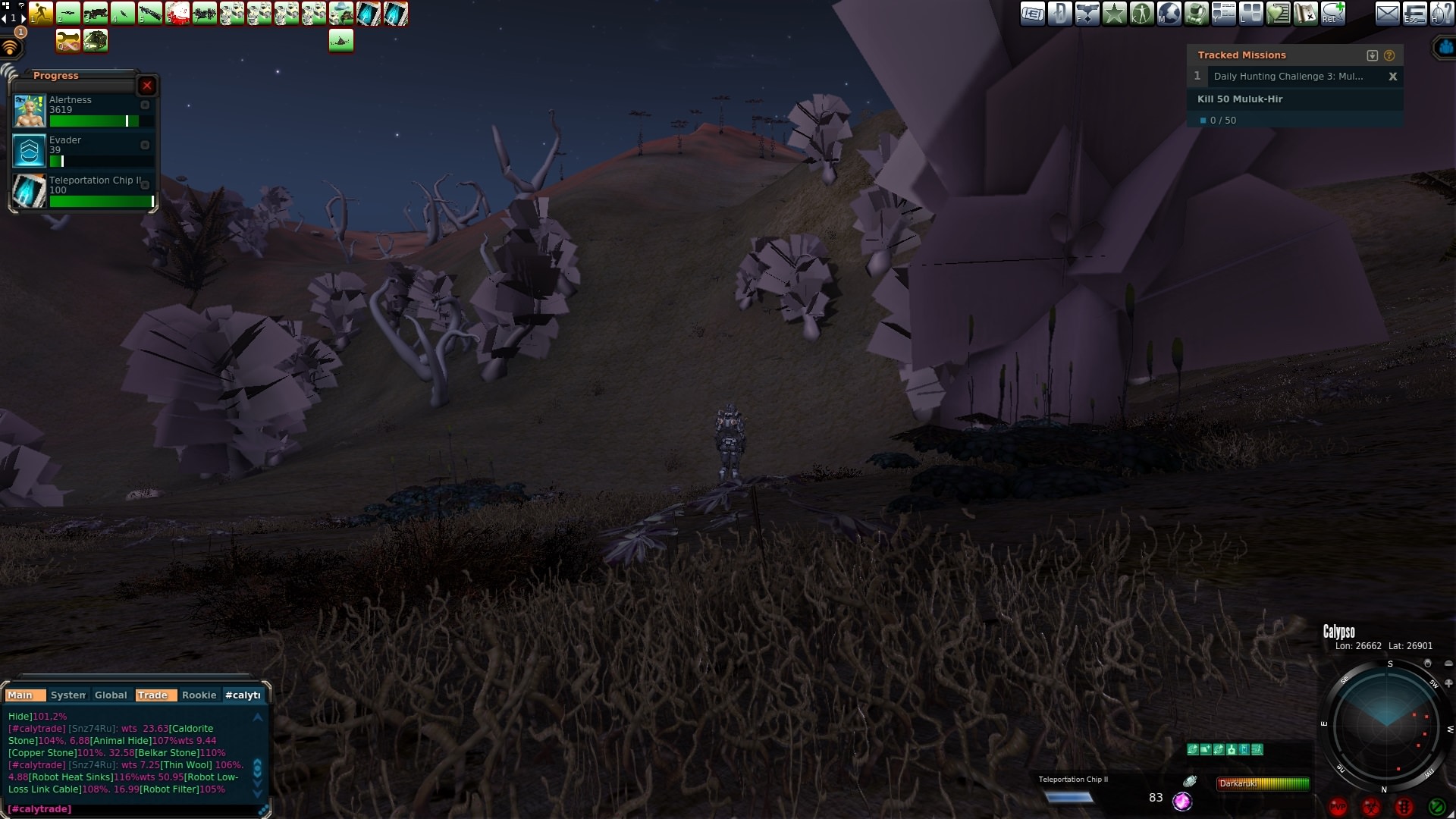Click the radar minimap
This screenshot has height=819, width=1456.
tap(1386, 726)
